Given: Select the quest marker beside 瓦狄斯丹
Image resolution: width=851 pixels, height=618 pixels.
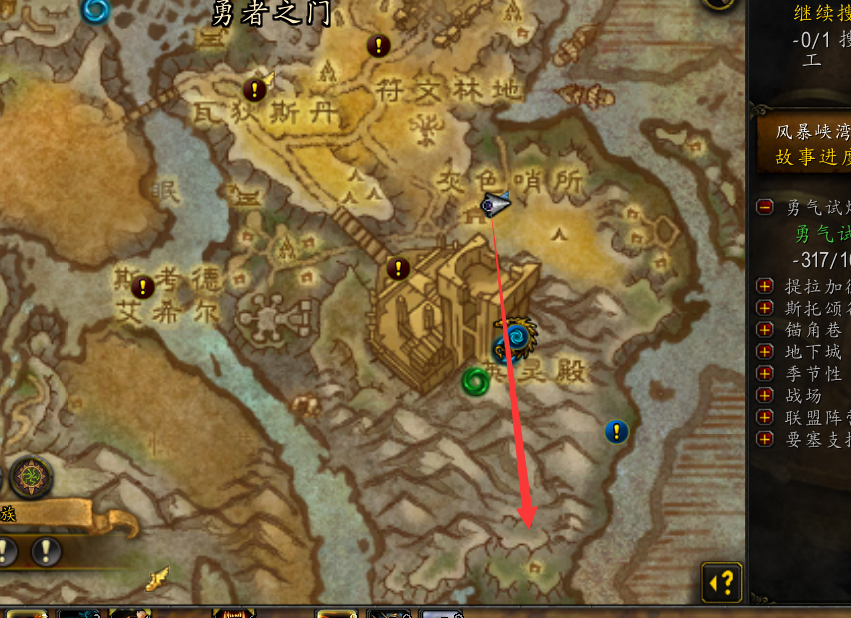Looking at the screenshot, I should (255, 90).
